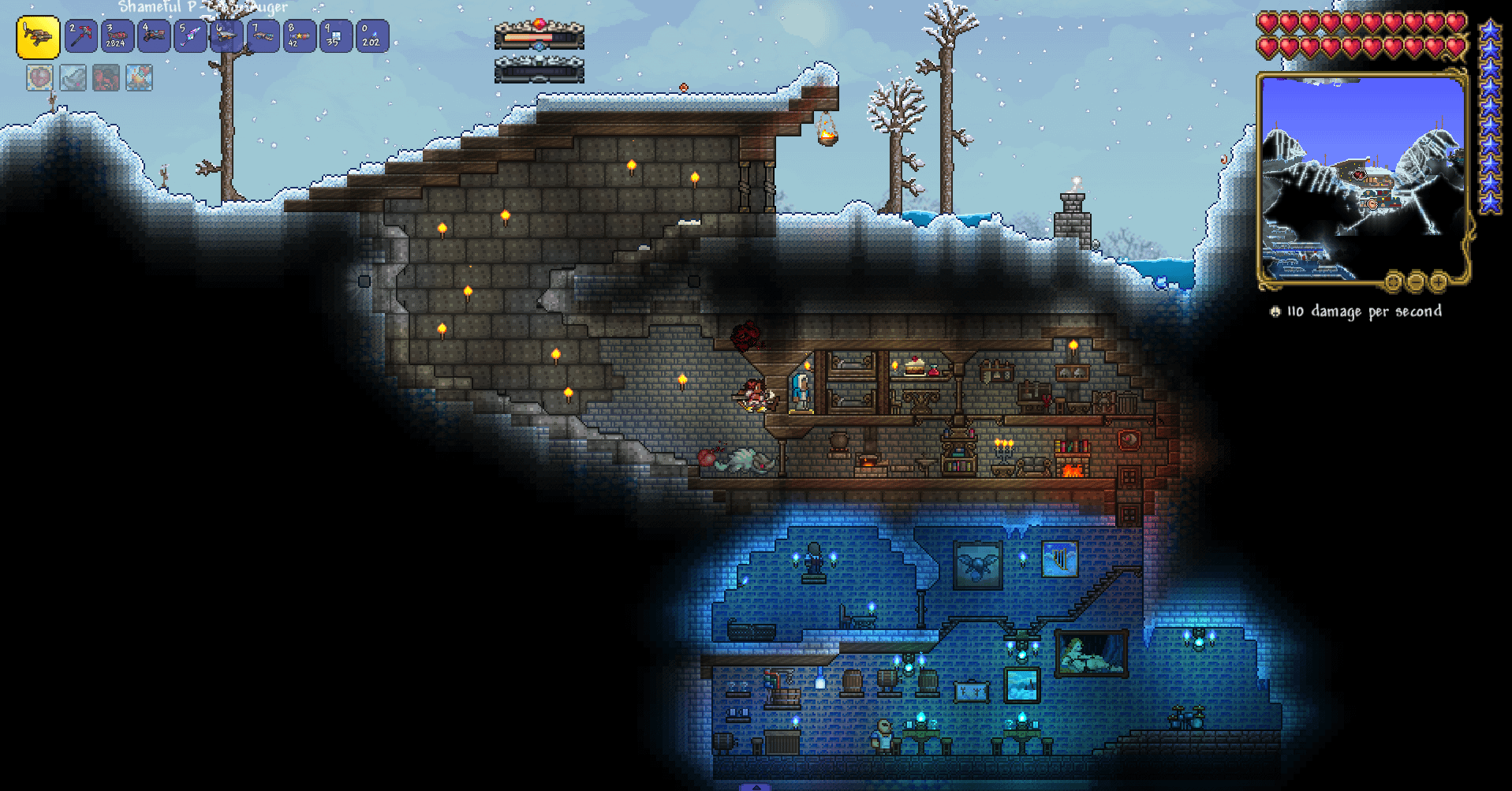Select the blue torch stack of 202

[x=371, y=36]
